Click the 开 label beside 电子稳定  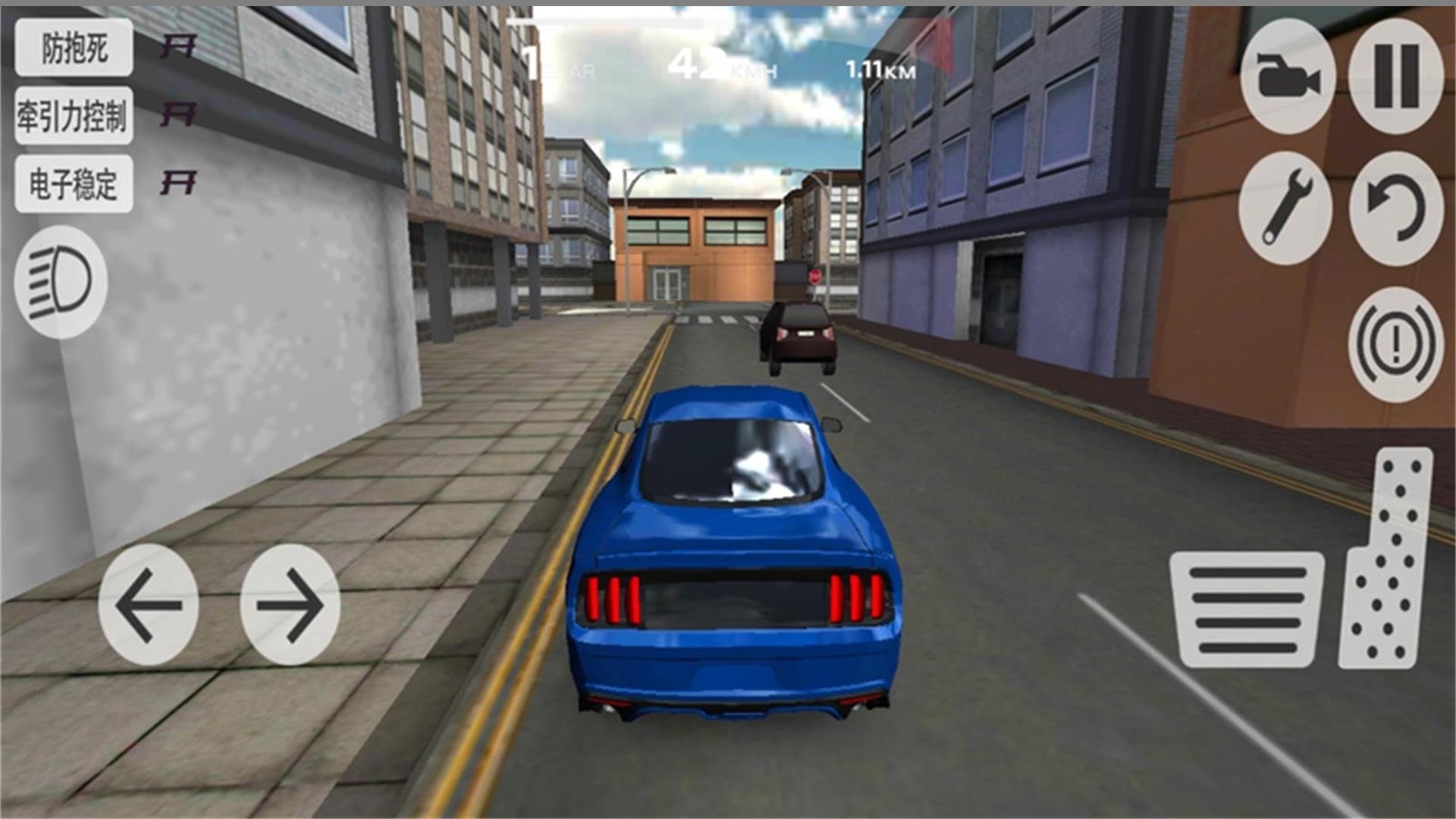180,182
